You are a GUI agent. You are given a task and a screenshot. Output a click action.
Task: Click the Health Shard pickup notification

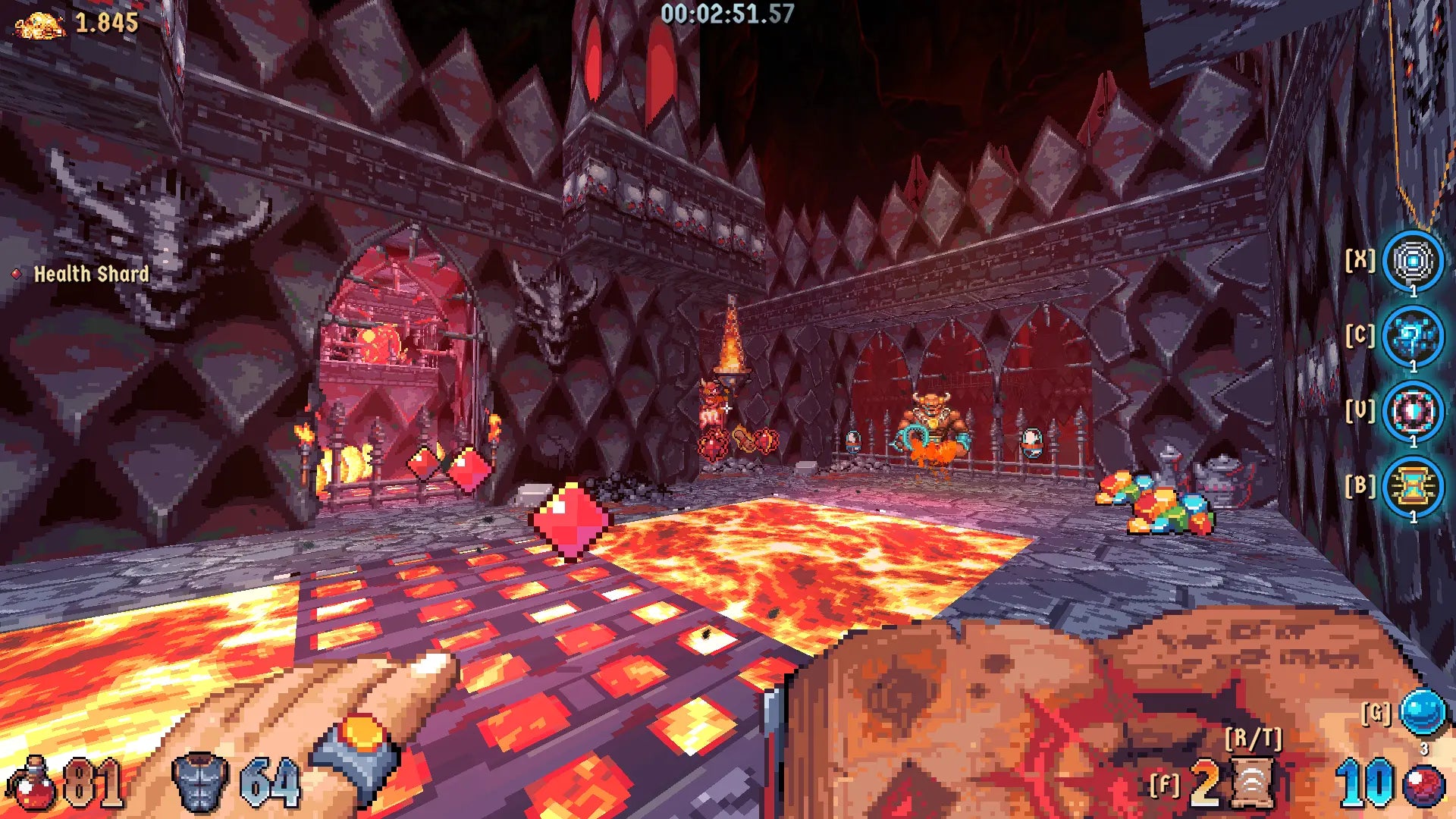pos(91,275)
